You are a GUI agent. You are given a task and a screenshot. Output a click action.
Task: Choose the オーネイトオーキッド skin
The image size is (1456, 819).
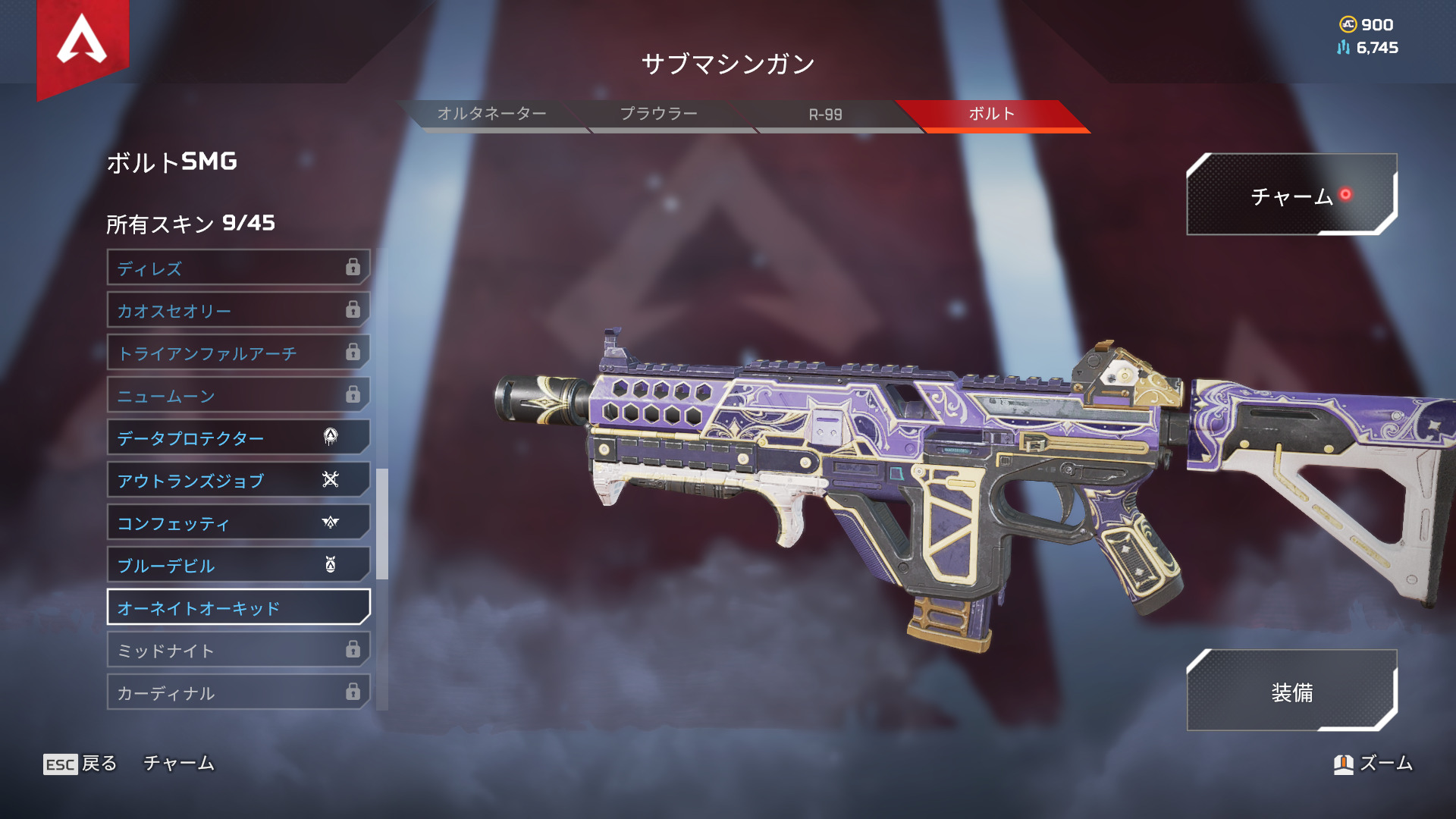click(x=238, y=607)
